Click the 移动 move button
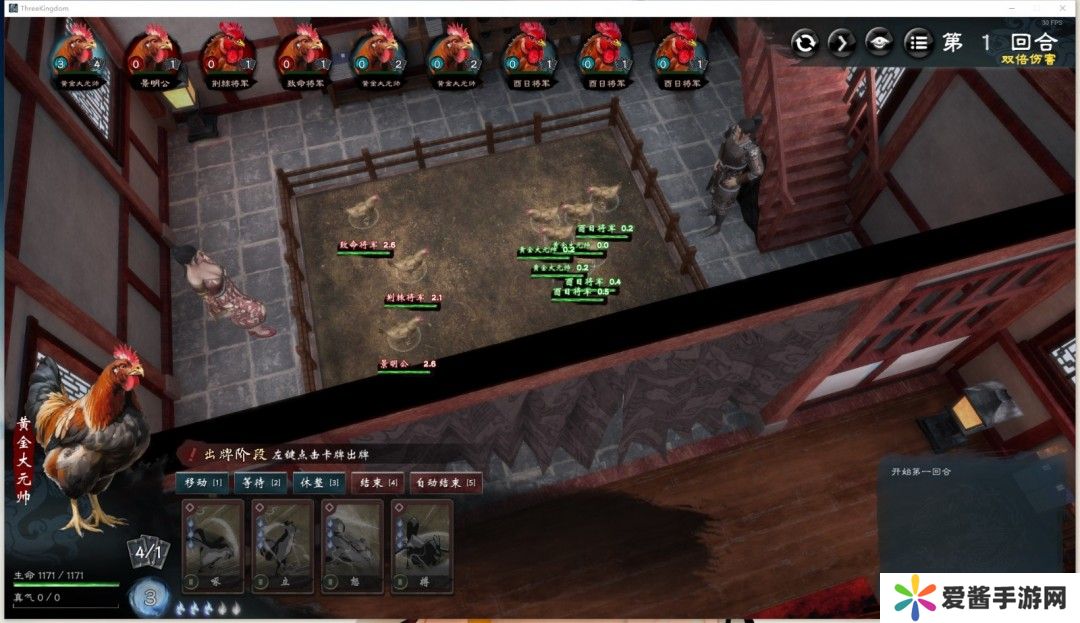1080x623 pixels. click(203, 483)
